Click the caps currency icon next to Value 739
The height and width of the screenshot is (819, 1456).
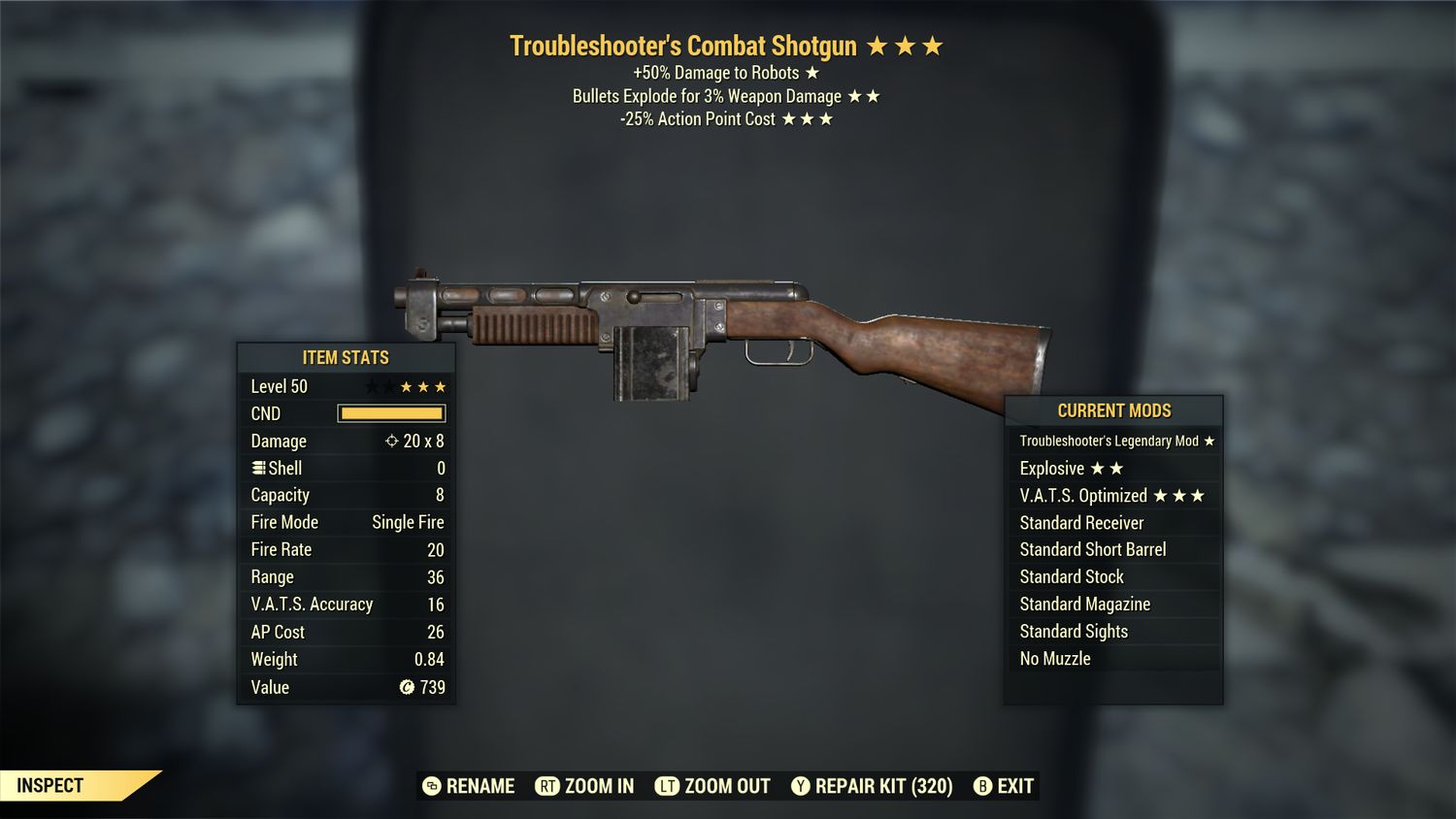406,688
